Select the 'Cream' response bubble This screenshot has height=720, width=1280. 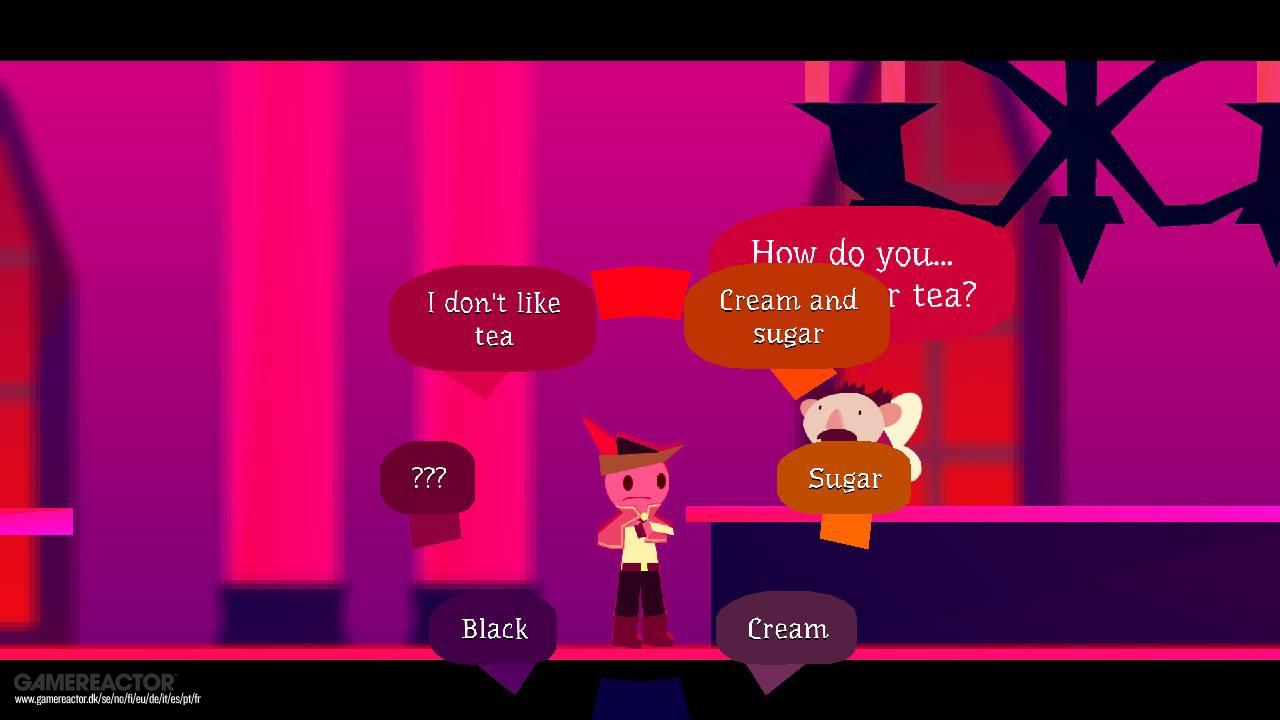786,630
